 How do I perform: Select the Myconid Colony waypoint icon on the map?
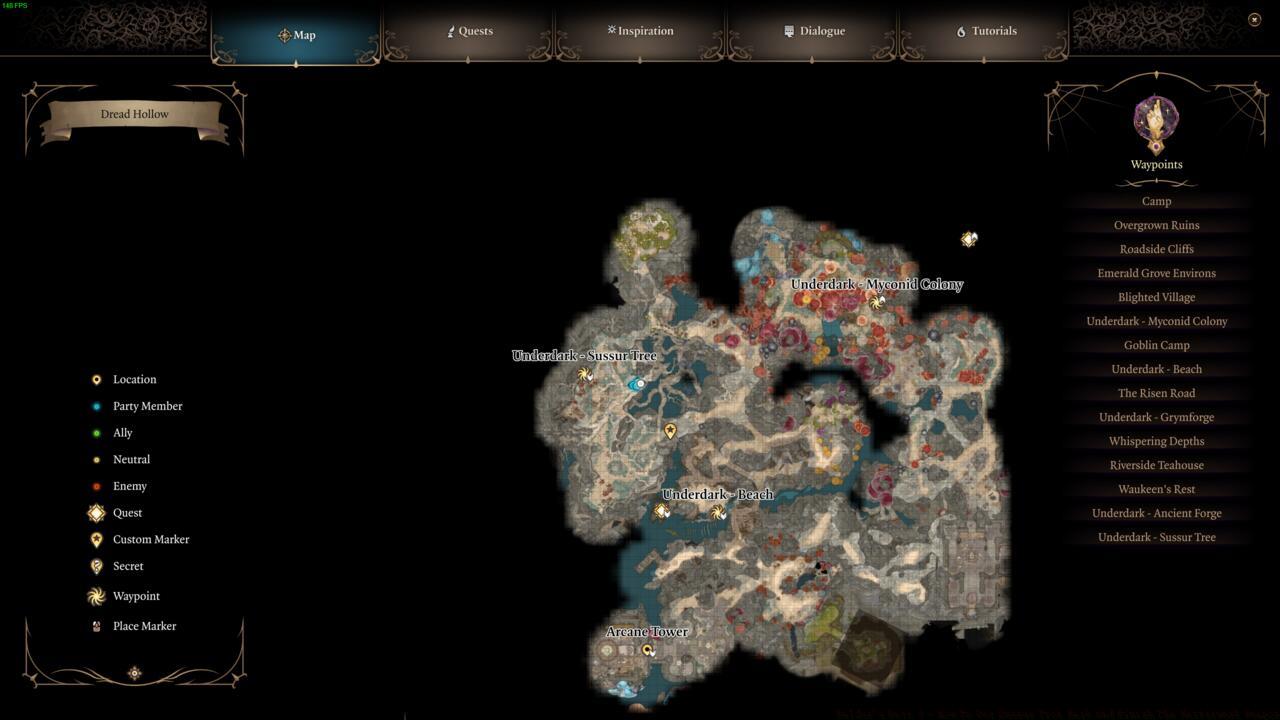(x=877, y=302)
